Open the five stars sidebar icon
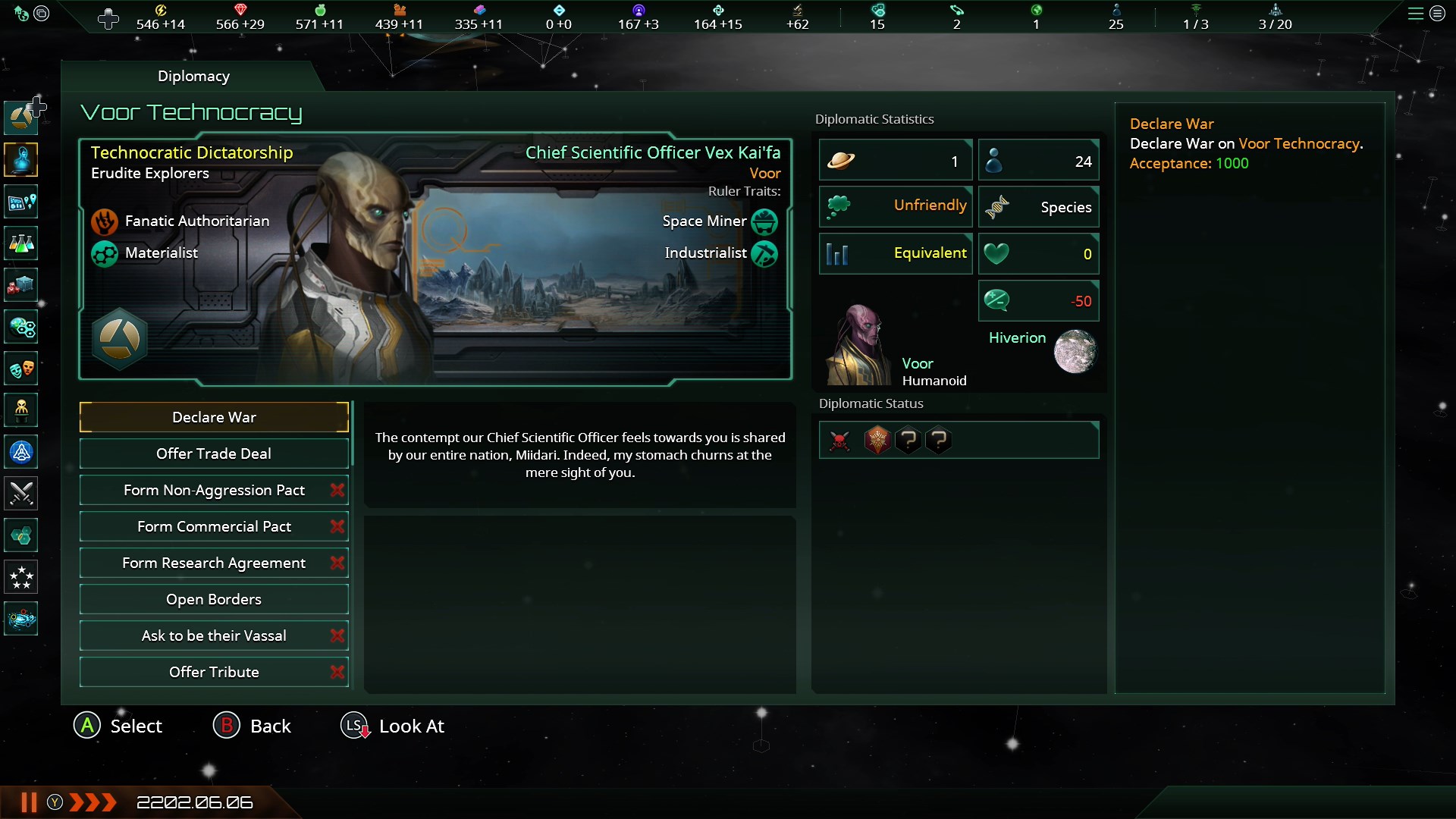 [x=21, y=578]
